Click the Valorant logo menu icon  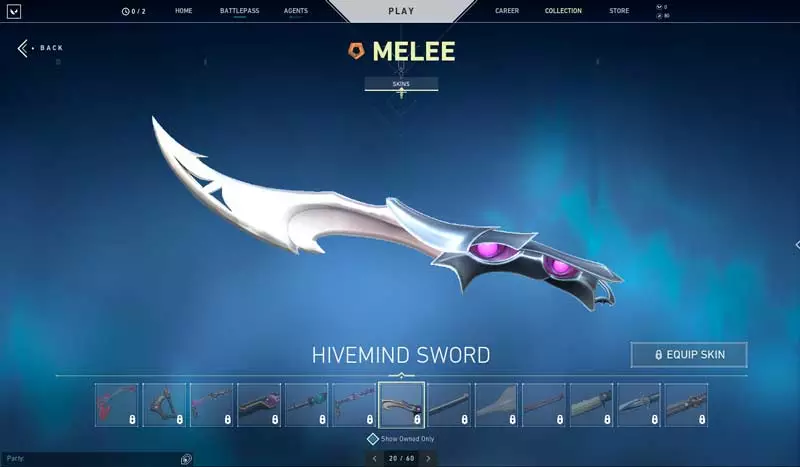click(x=13, y=11)
